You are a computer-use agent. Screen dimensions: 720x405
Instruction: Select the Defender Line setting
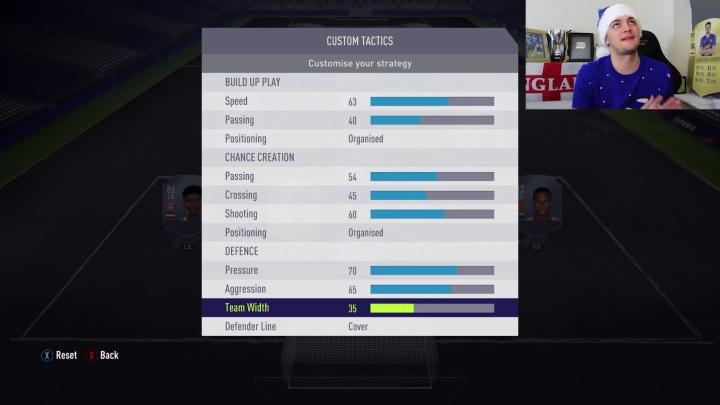click(x=360, y=327)
